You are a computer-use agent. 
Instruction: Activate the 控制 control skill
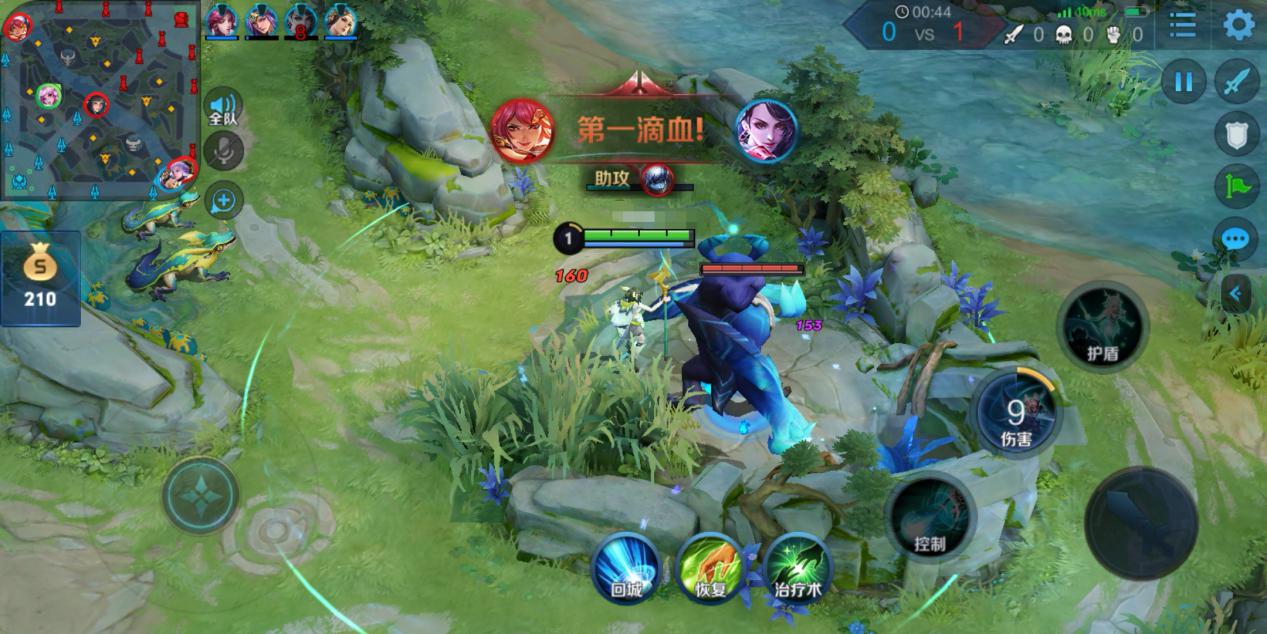pos(930,516)
